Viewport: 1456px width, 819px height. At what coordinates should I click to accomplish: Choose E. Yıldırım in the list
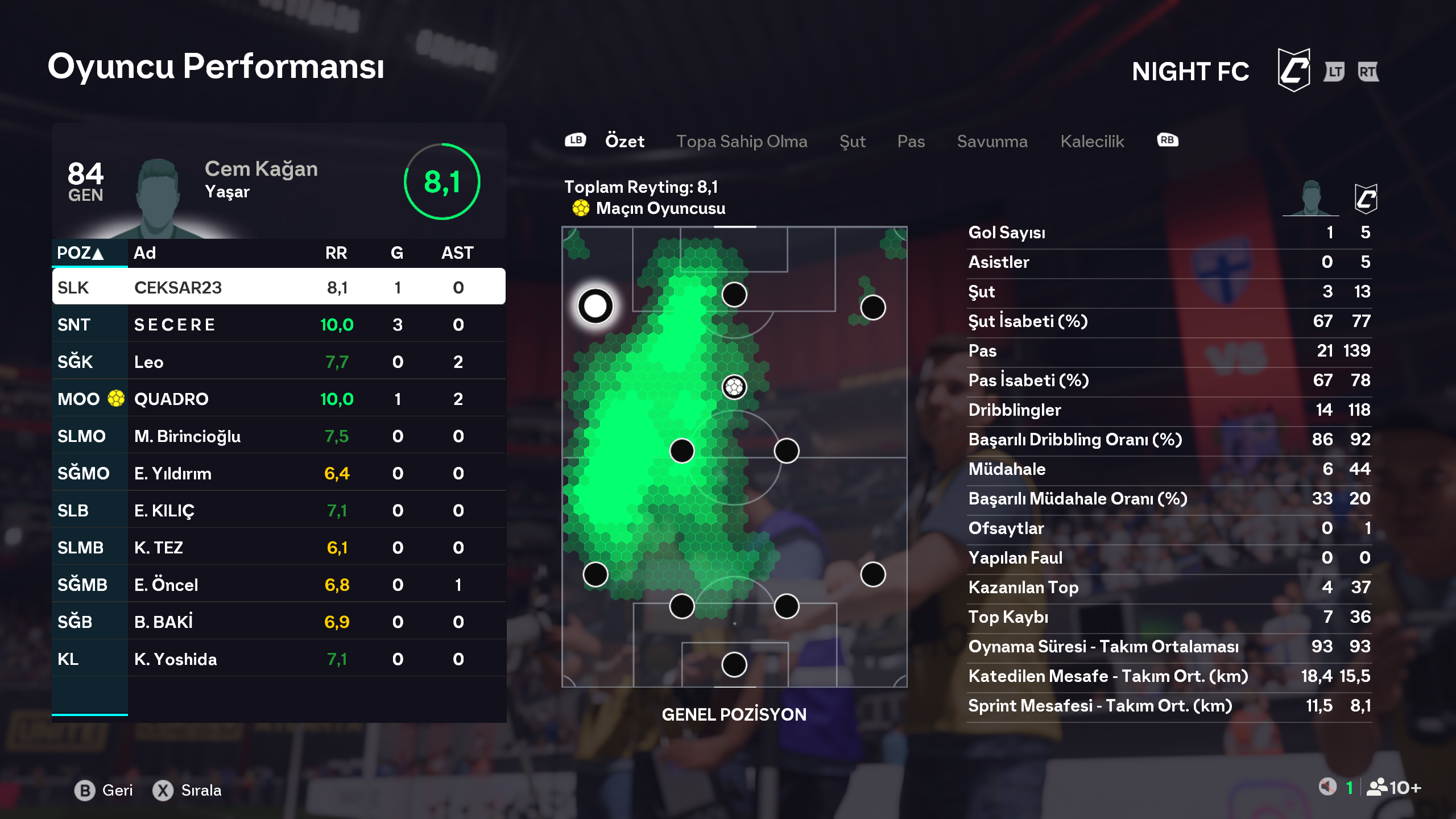[x=279, y=473]
